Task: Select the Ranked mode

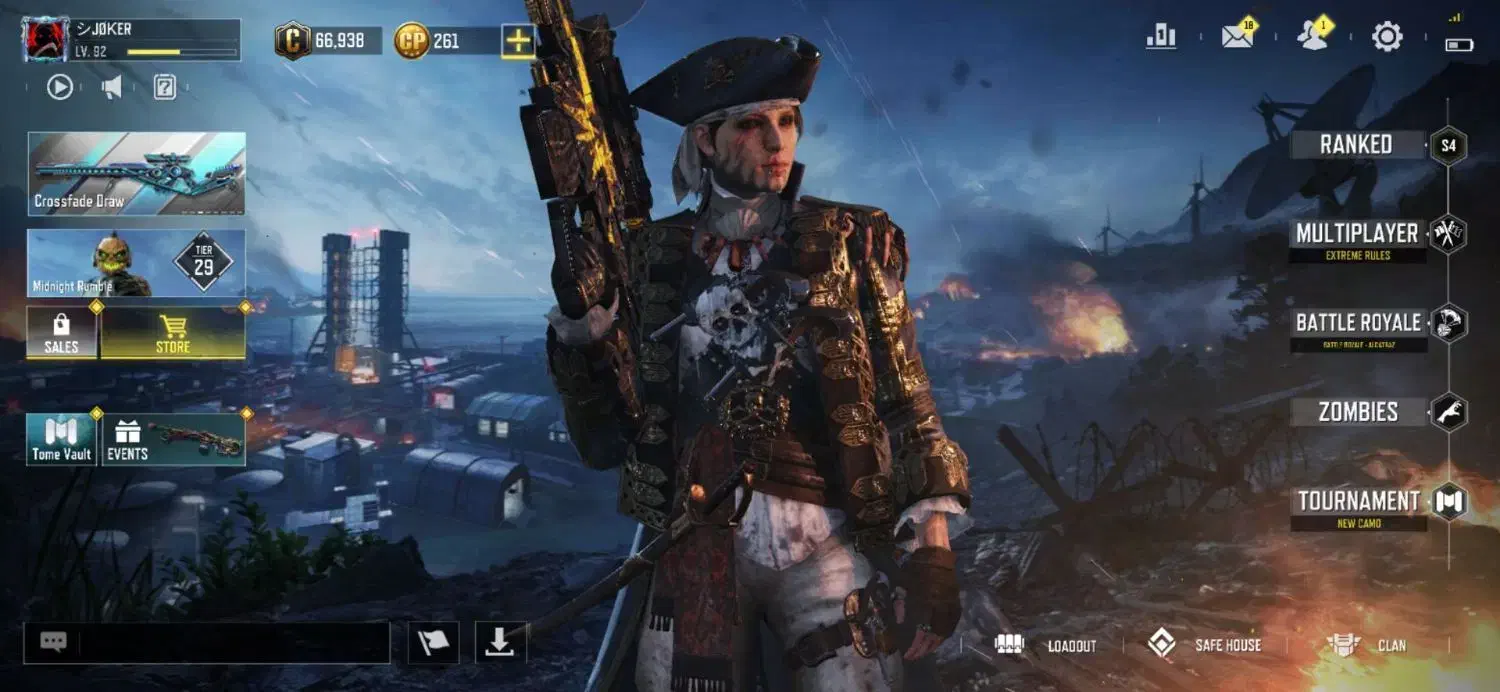Action: [x=1356, y=145]
